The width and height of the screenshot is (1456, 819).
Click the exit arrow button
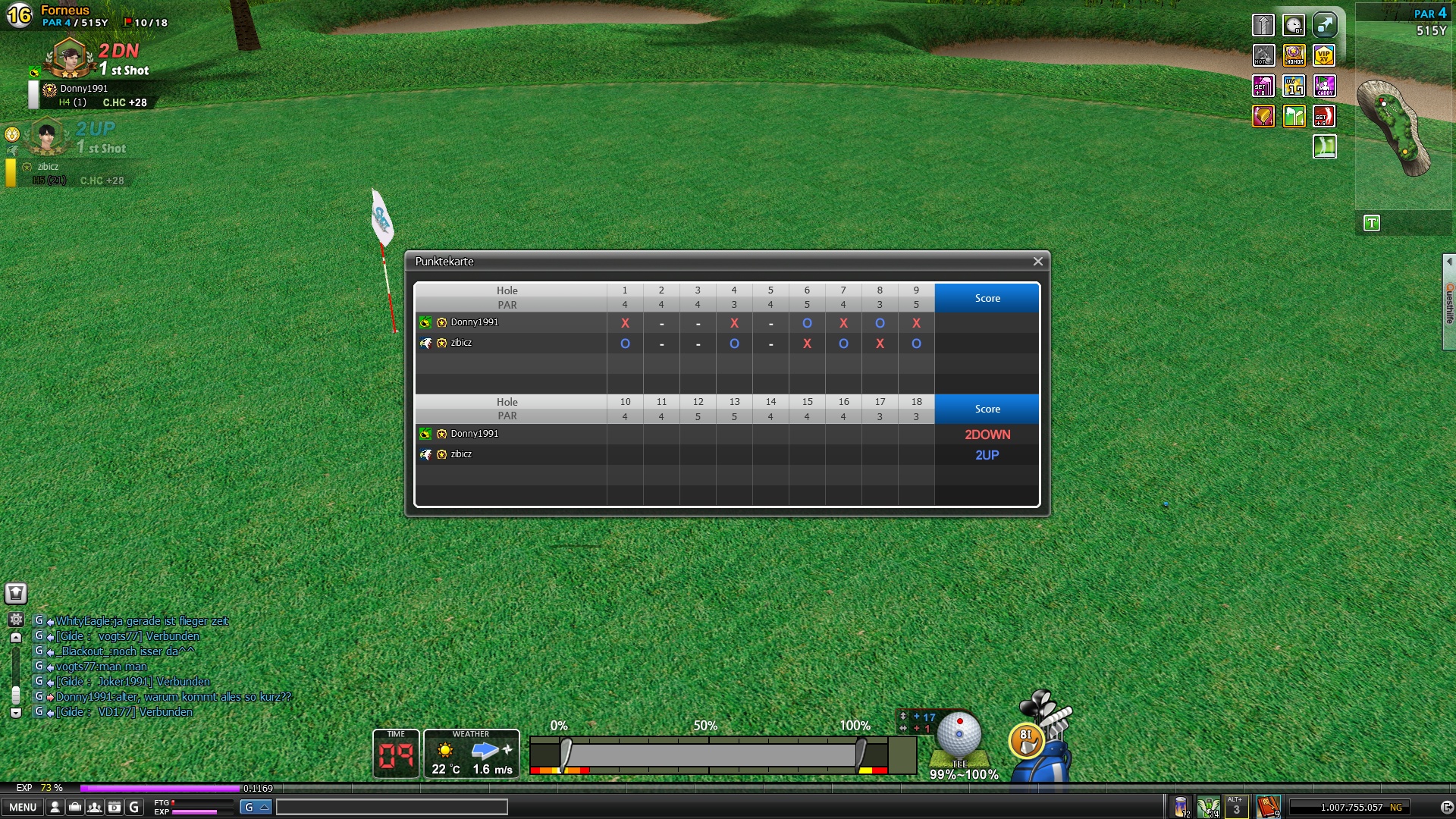coord(1446,808)
